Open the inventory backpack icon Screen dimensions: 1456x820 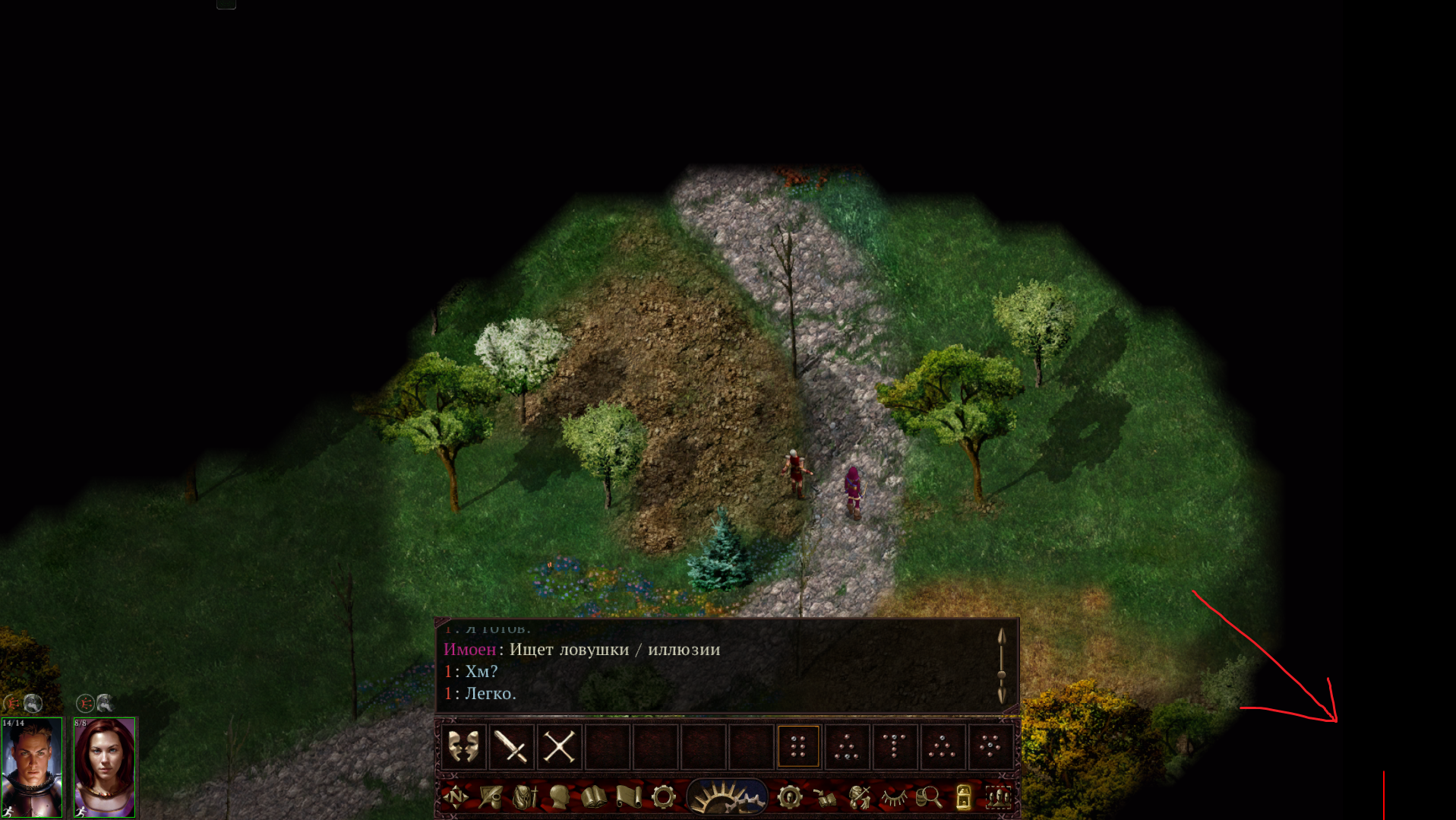point(525,796)
